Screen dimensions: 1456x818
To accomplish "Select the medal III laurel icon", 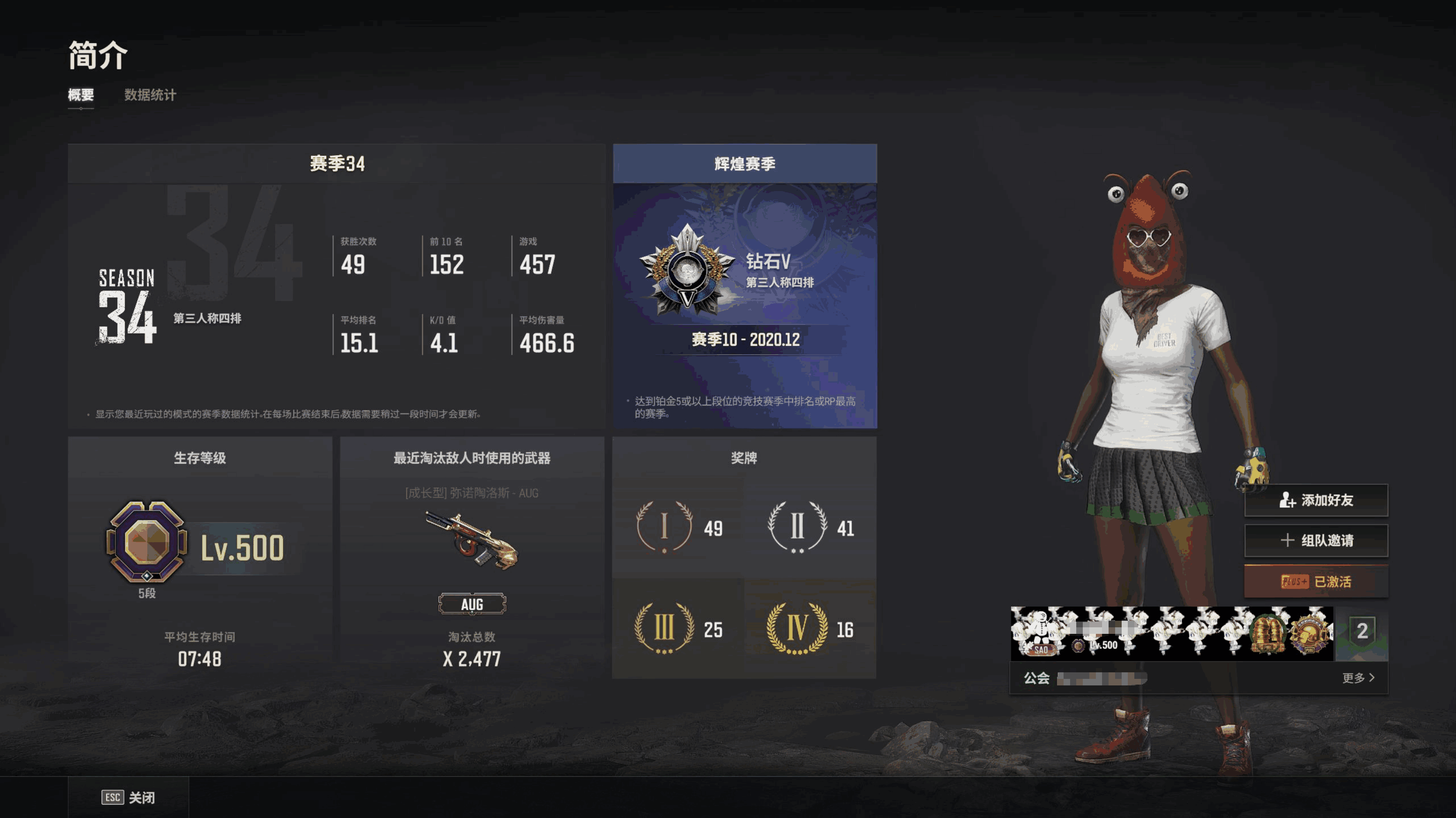I will [x=665, y=628].
